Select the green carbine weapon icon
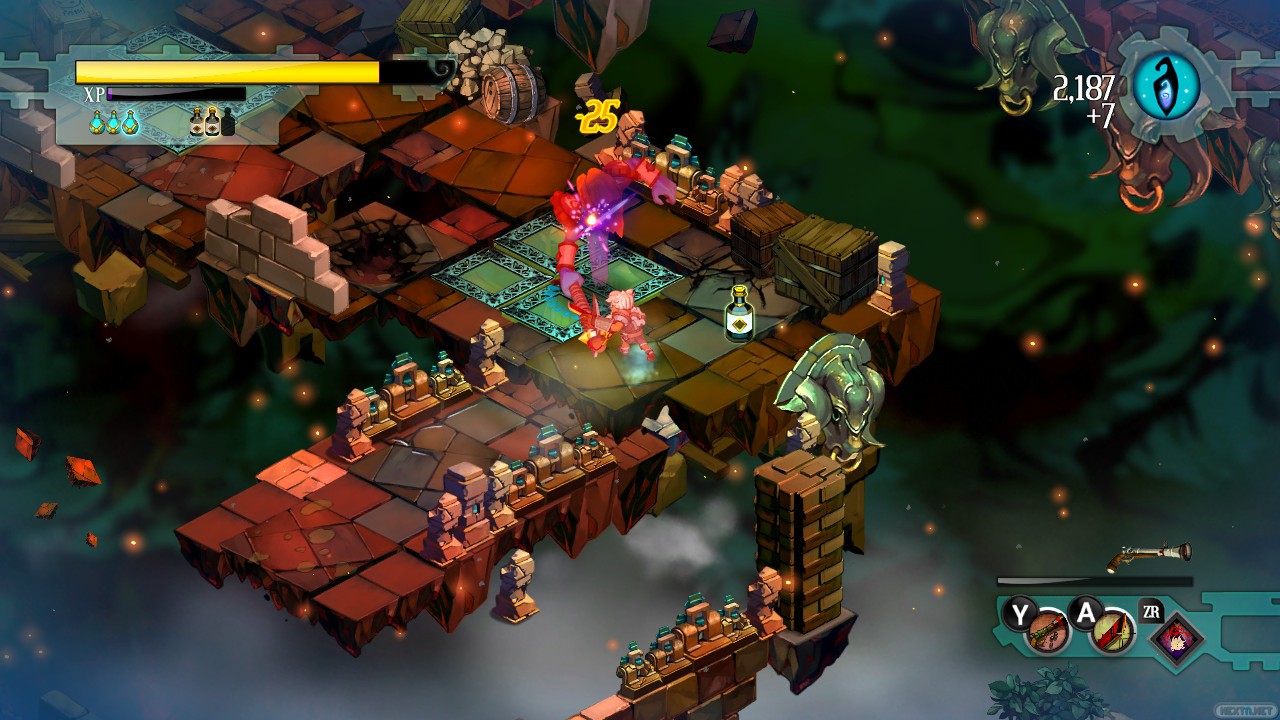The width and height of the screenshot is (1280, 720). coord(1047,633)
